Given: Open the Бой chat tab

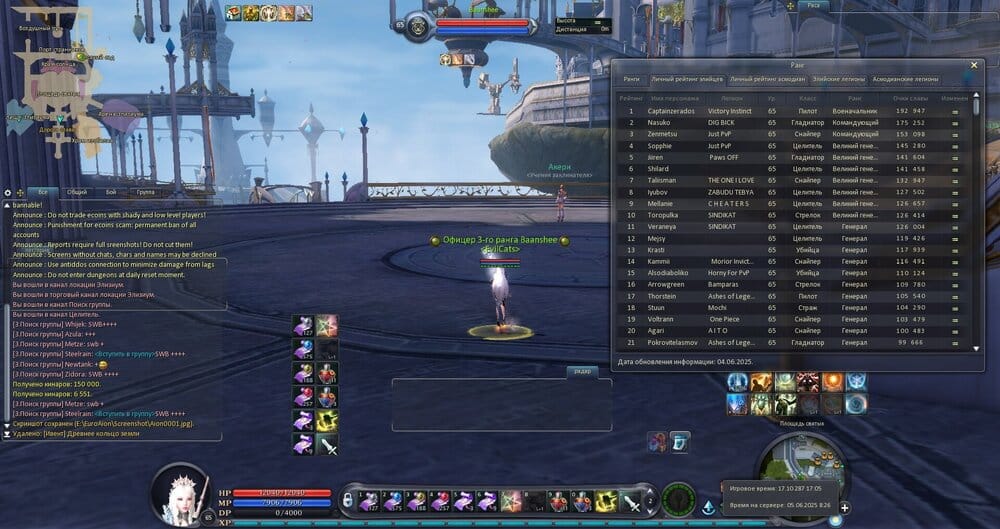Looking at the screenshot, I should click(x=110, y=191).
